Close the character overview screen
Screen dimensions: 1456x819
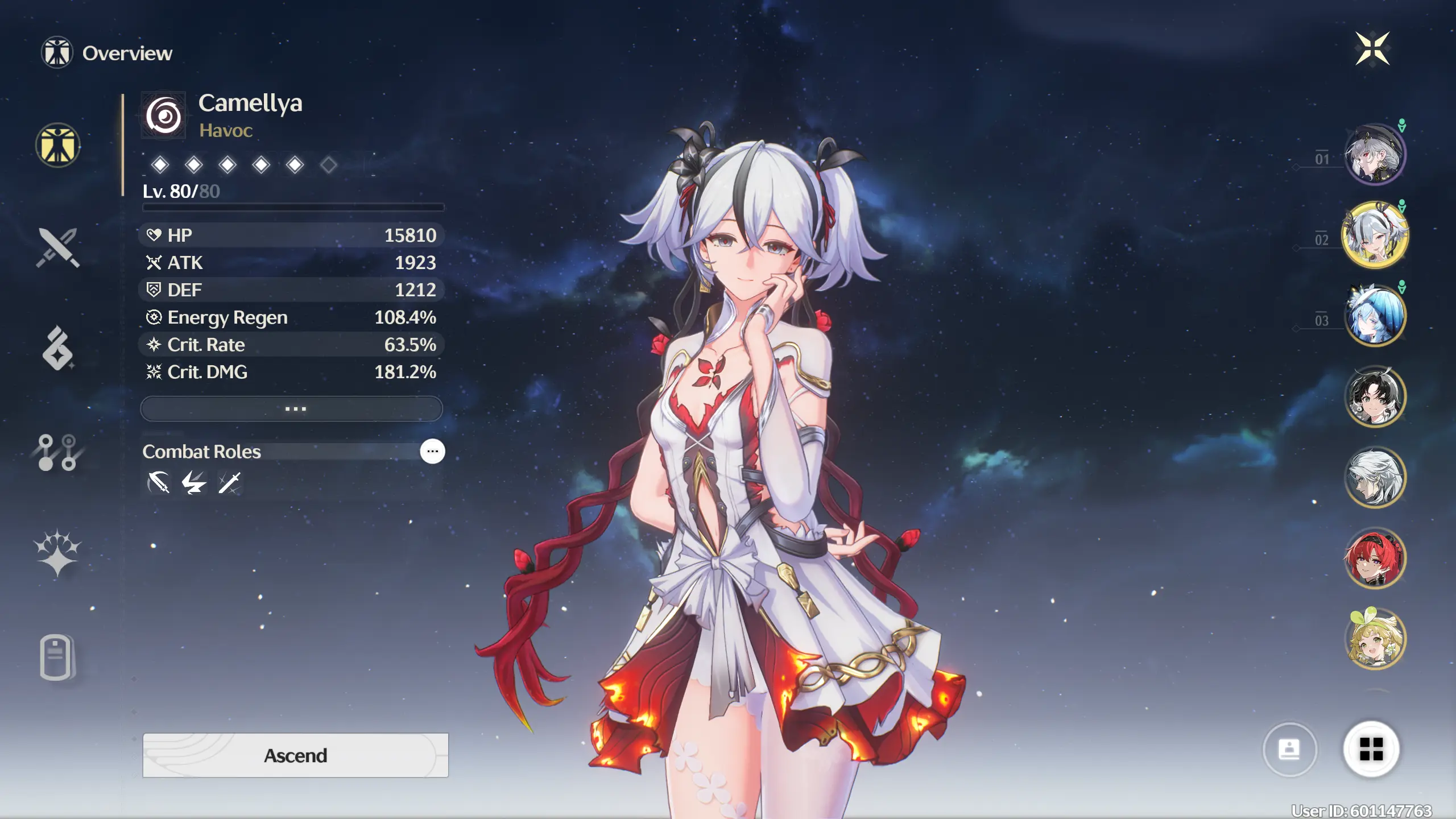coord(1372,49)
